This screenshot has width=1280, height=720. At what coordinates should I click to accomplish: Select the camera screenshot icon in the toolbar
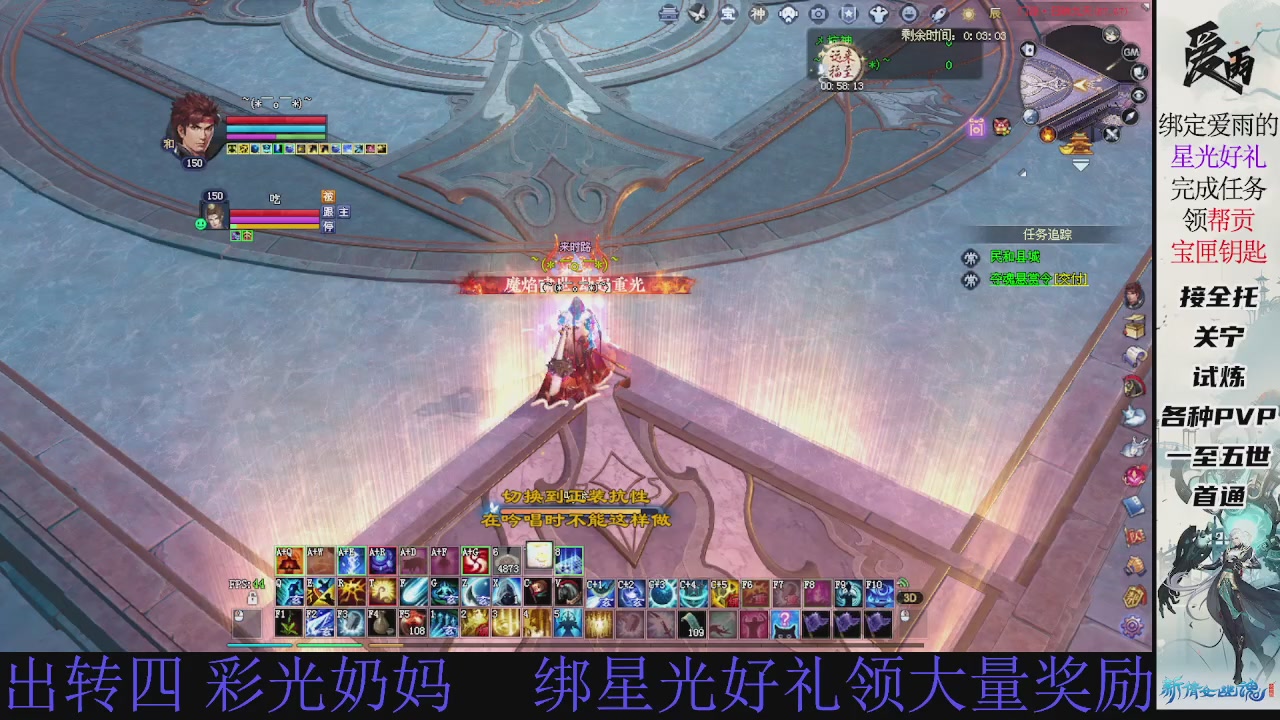pos(817,14)
